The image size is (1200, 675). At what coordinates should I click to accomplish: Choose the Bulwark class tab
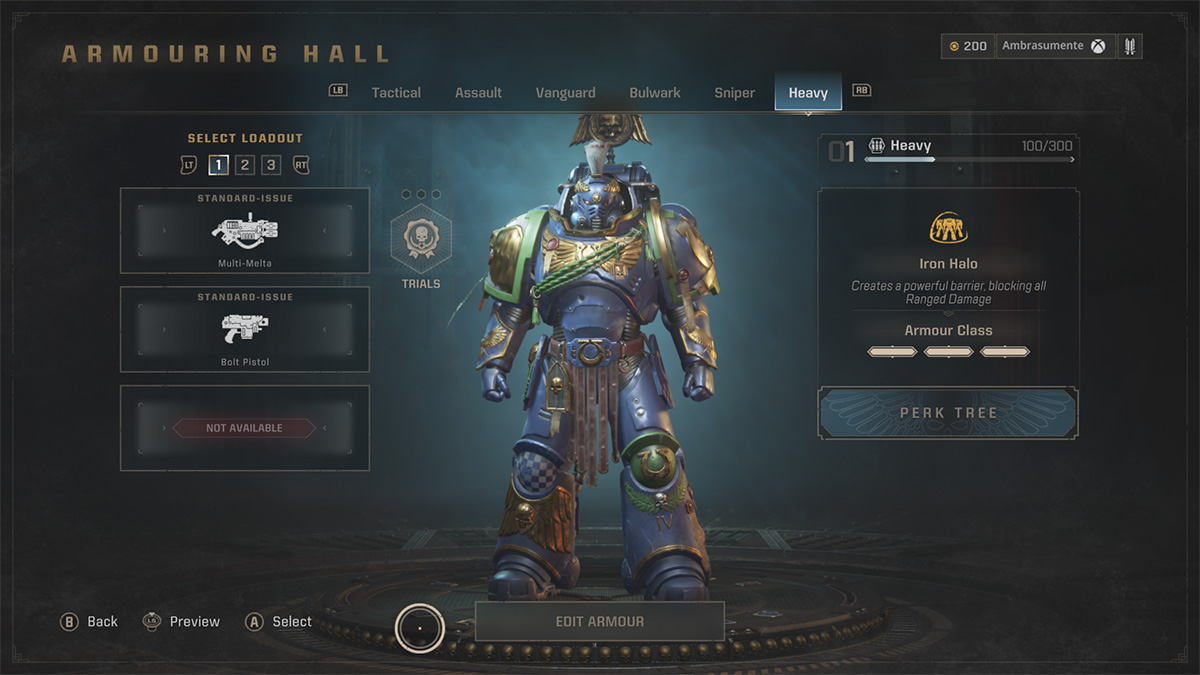pos(655,93)
